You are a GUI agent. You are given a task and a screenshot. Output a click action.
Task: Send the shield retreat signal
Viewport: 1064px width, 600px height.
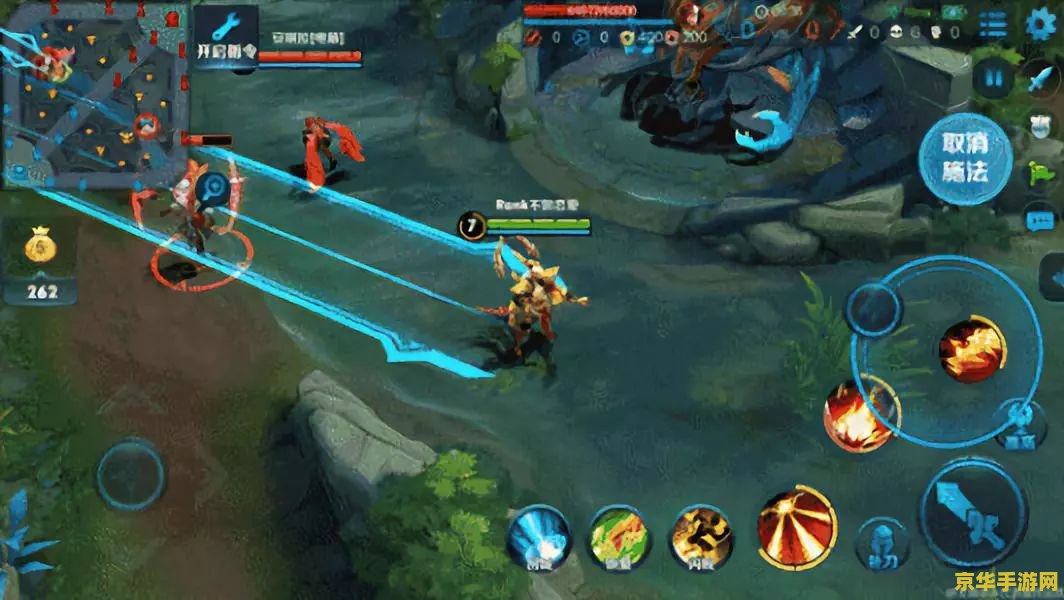pos(1040,125)
